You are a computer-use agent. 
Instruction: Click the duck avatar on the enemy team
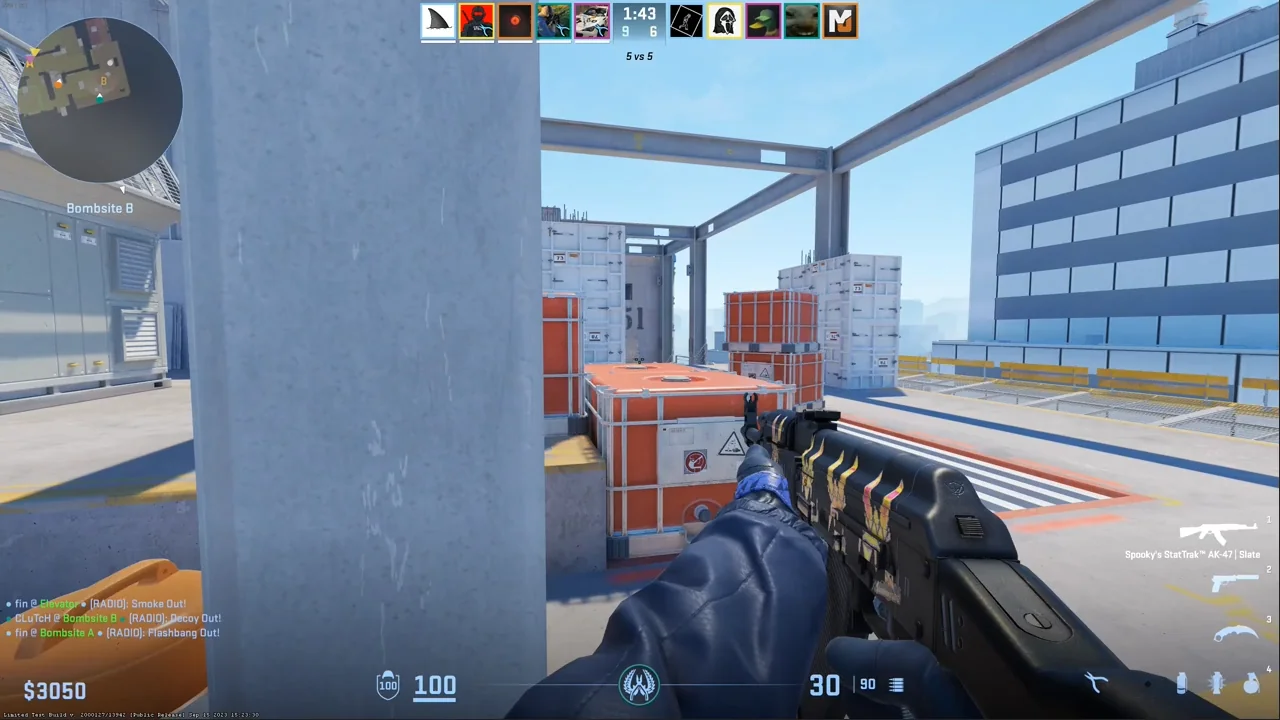[762, 20]
